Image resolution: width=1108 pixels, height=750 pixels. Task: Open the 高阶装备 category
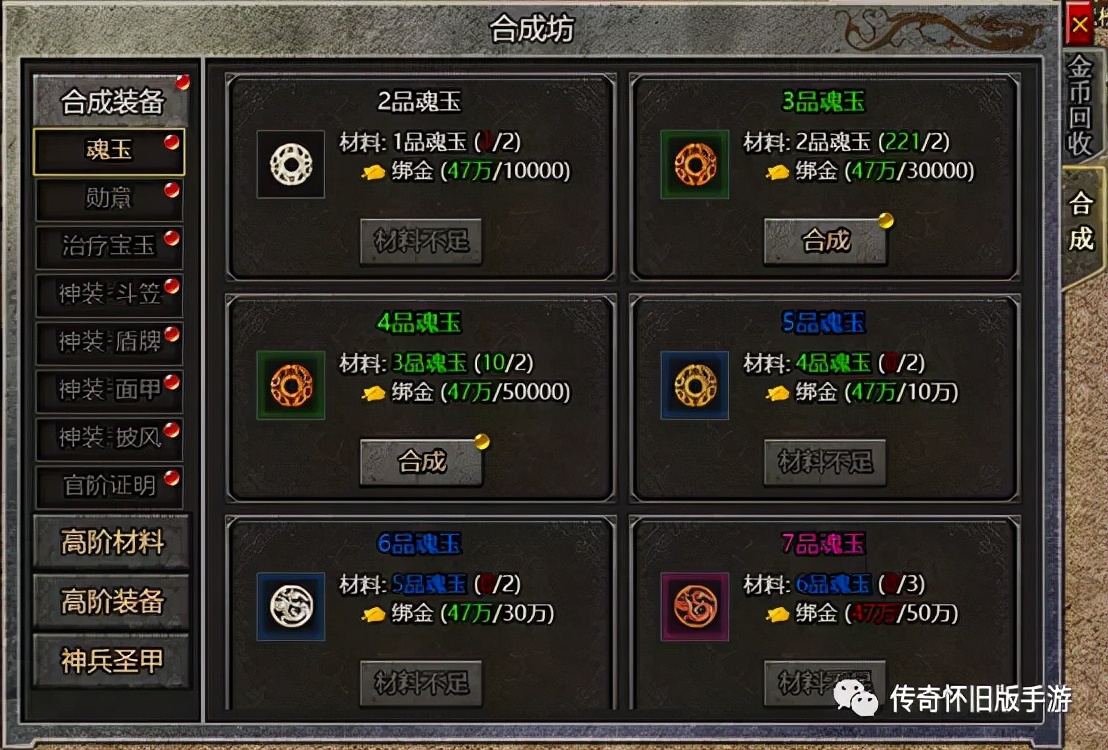111,601
